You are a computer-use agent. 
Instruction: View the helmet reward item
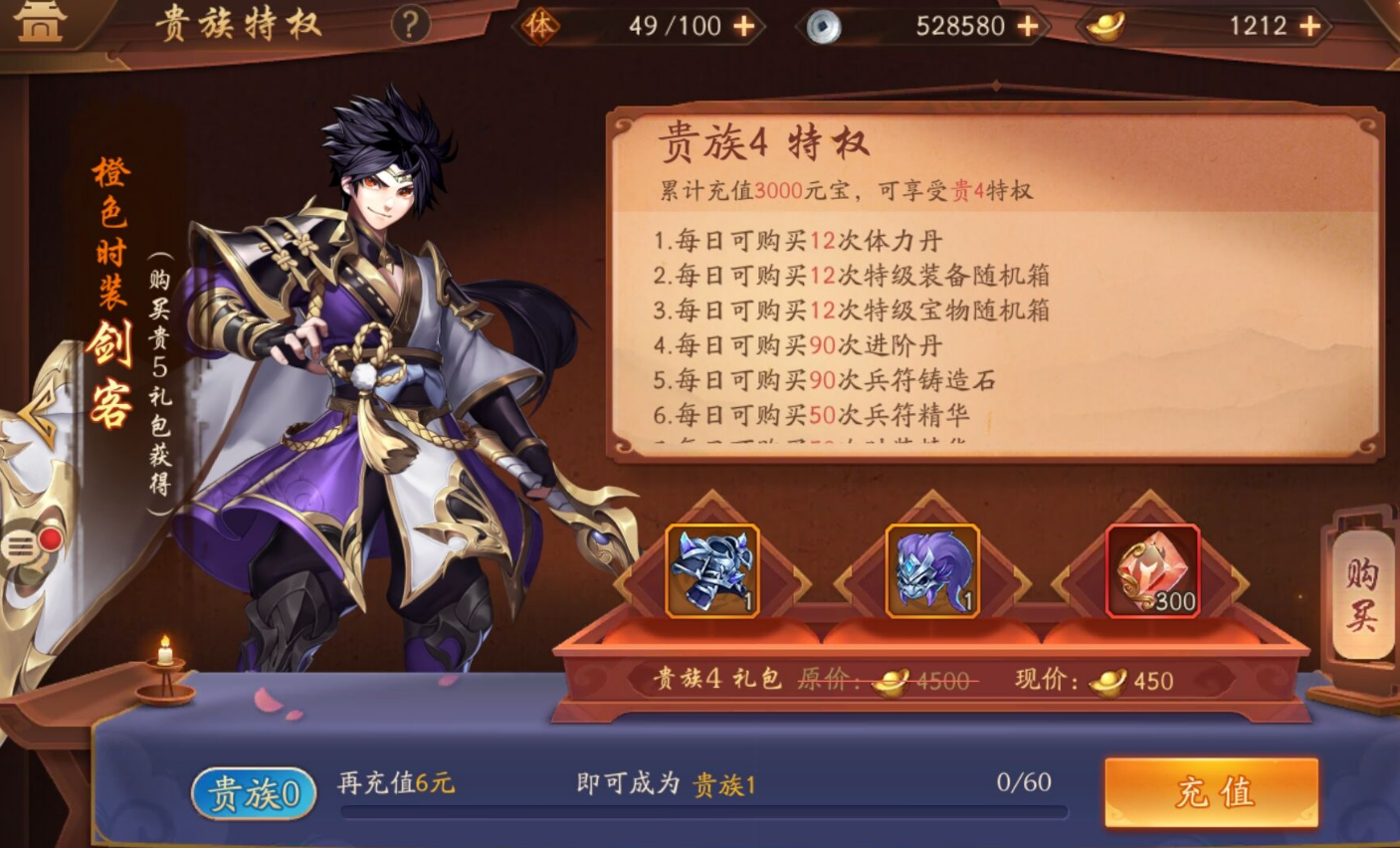pyautogui.click(x=931, y=569)
